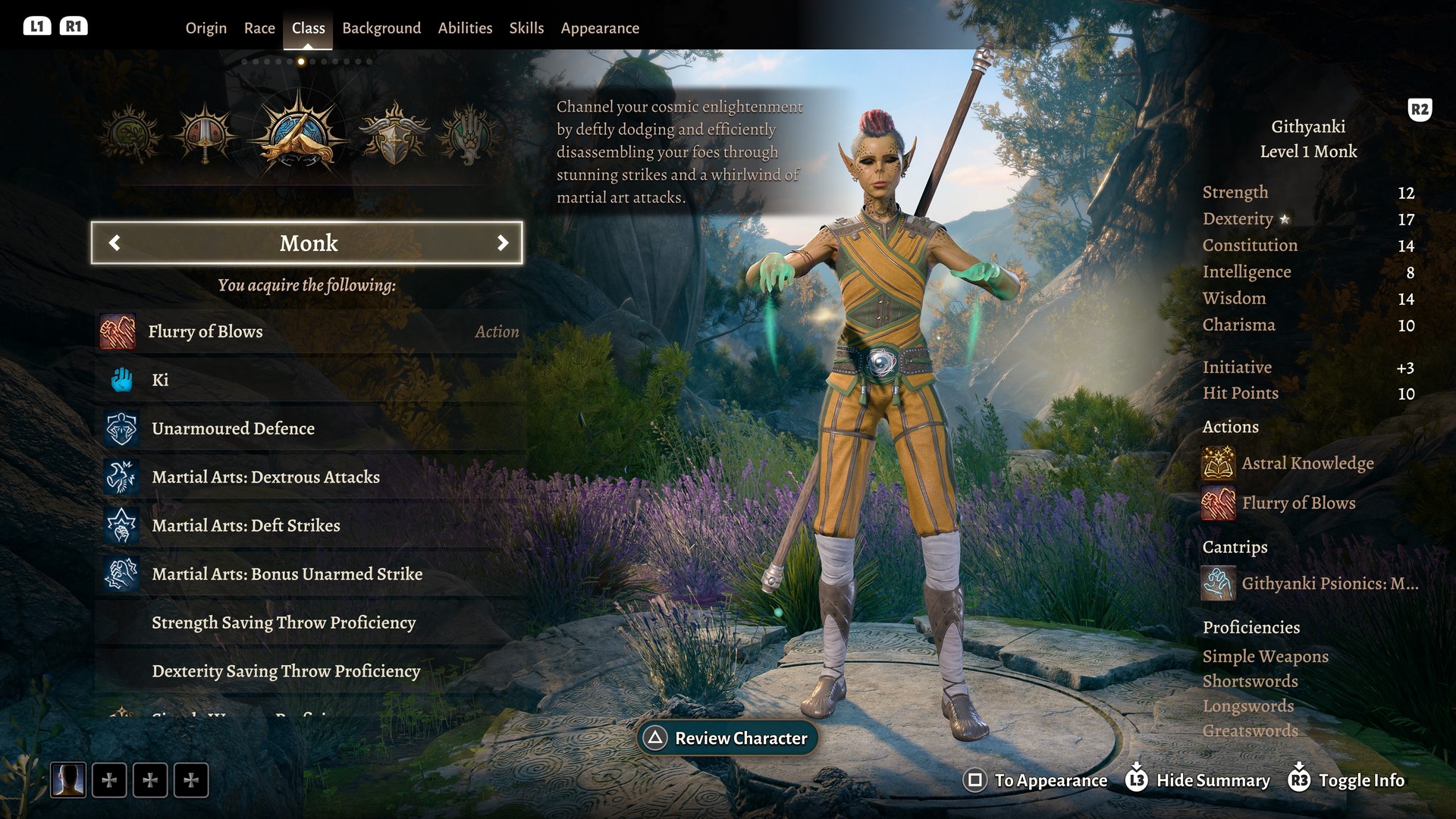View Astral Knowledge action in summary
The width and height of the screenshot is (1456, 819).
tap(1307, 463)
